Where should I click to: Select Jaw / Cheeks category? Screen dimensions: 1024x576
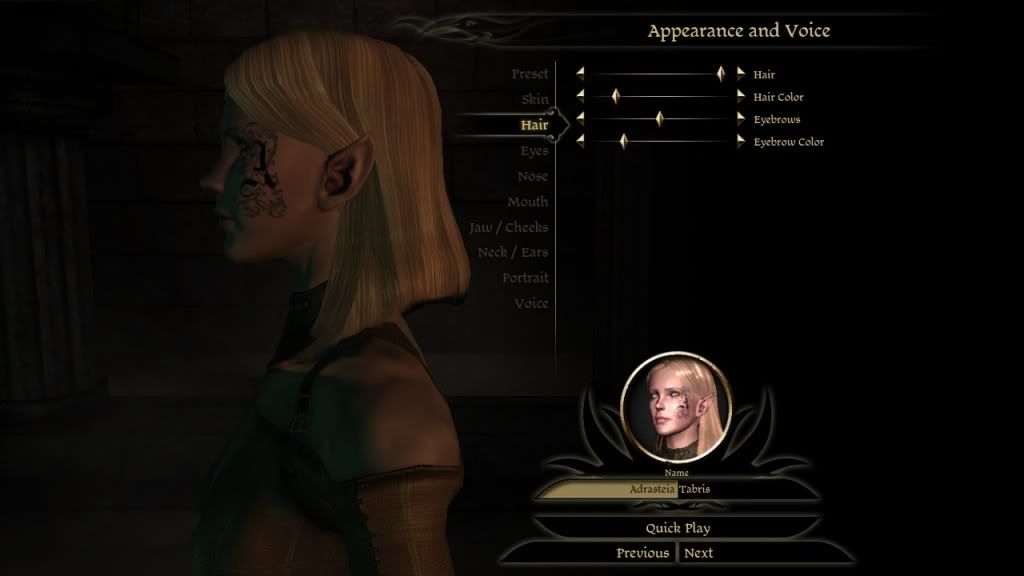(x=508, y=227)
